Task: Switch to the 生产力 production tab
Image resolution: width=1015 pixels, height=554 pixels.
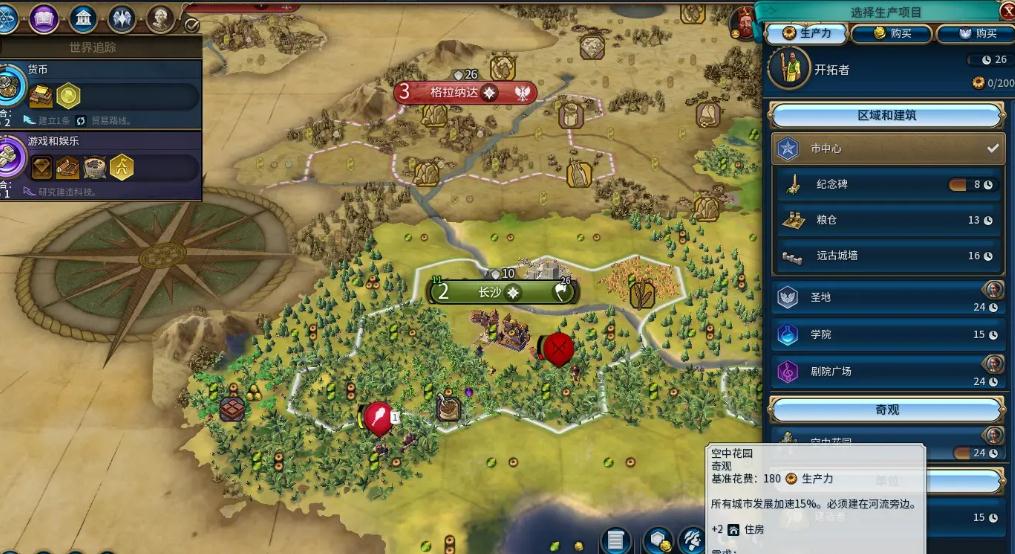Action: (x=808, y=34)
